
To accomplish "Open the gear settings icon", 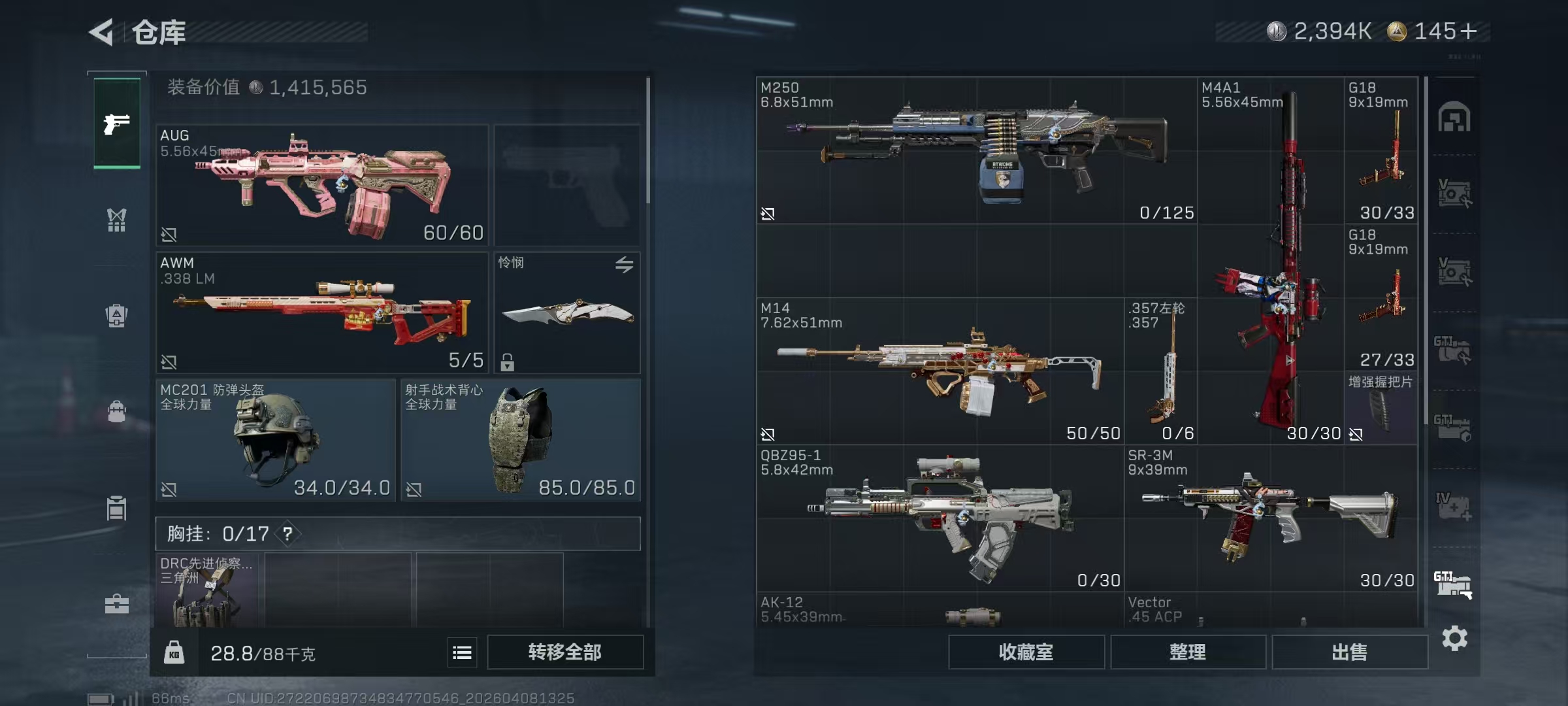I will click(1454, 638).
